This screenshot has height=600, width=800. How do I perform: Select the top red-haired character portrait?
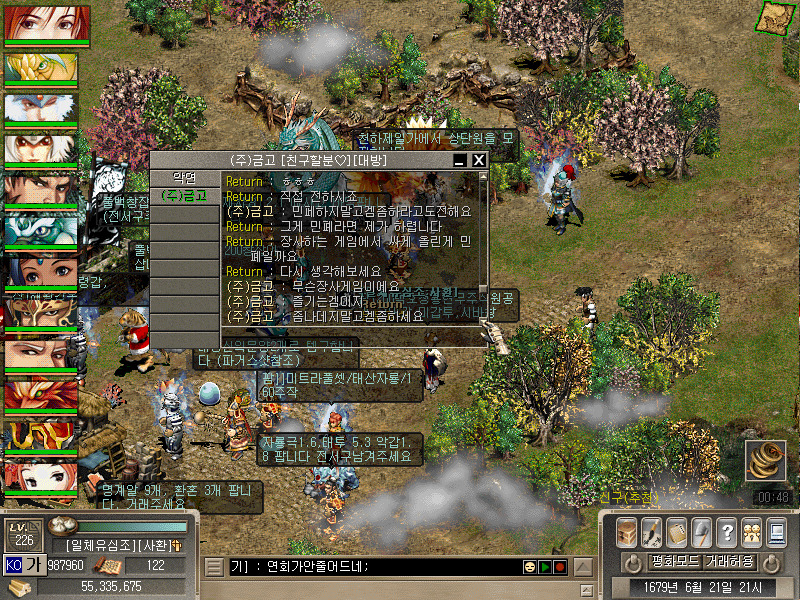pyautogui.click(x=47, y=23)
